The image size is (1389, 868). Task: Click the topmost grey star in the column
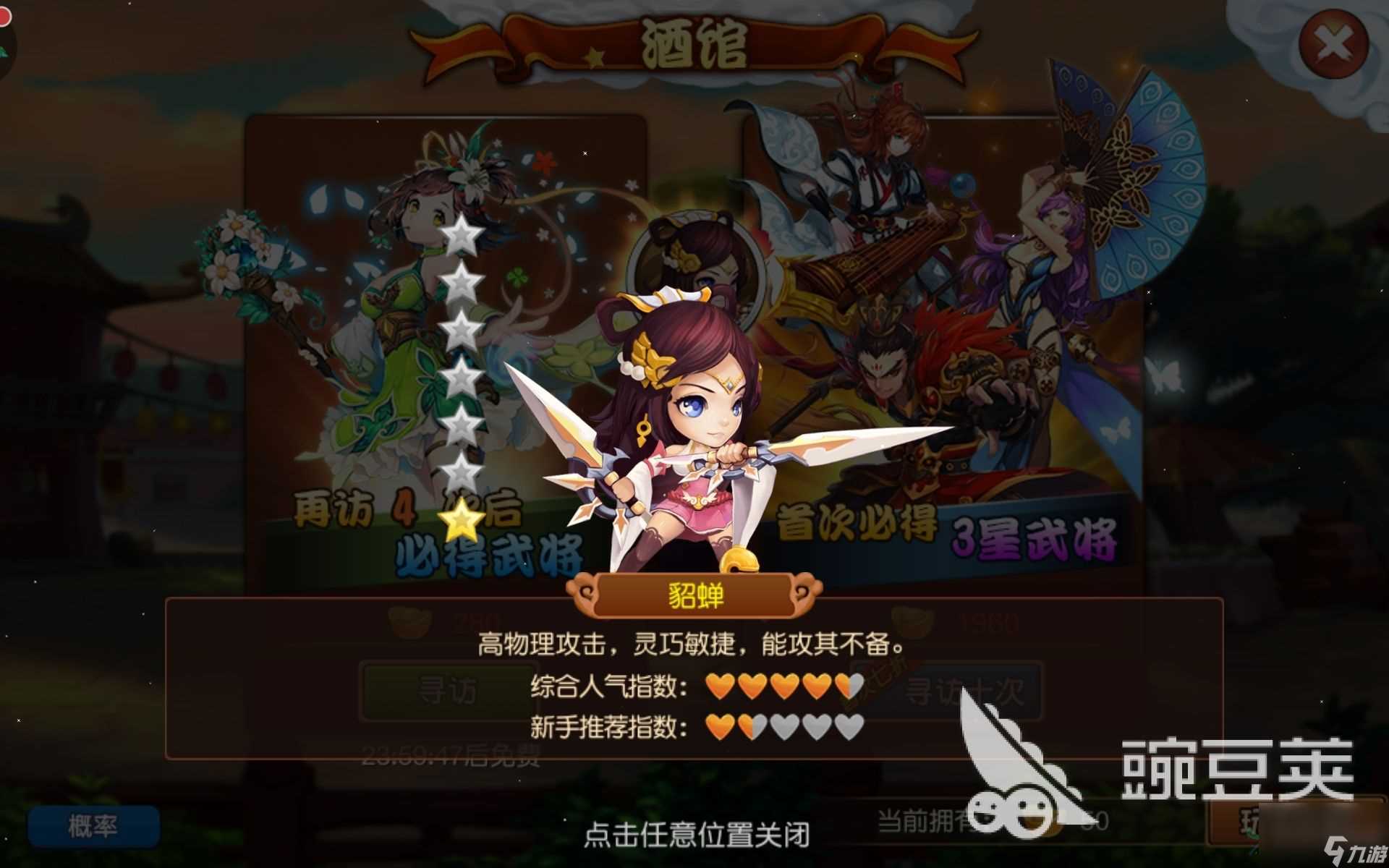coord(464,234)
